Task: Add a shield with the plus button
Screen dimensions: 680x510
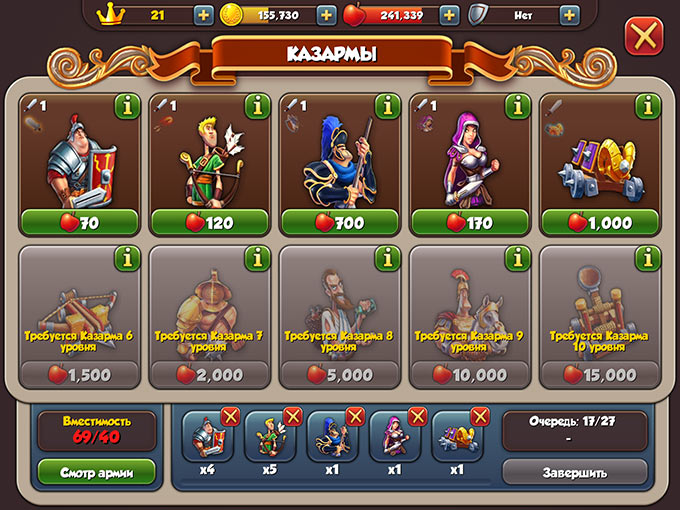Action: [x=569, y=15]
